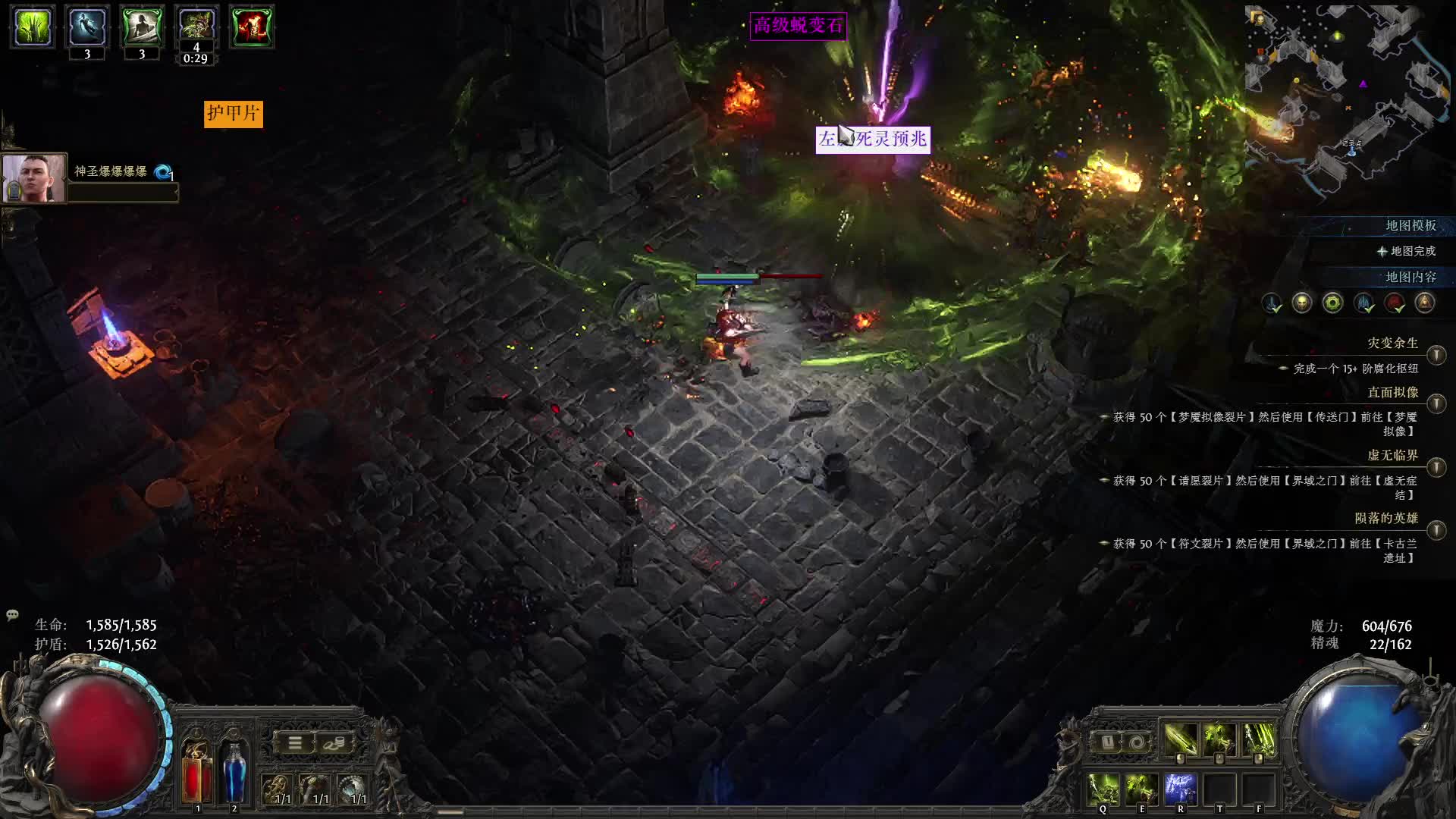Click the red demon buff icon

point(251,27)
